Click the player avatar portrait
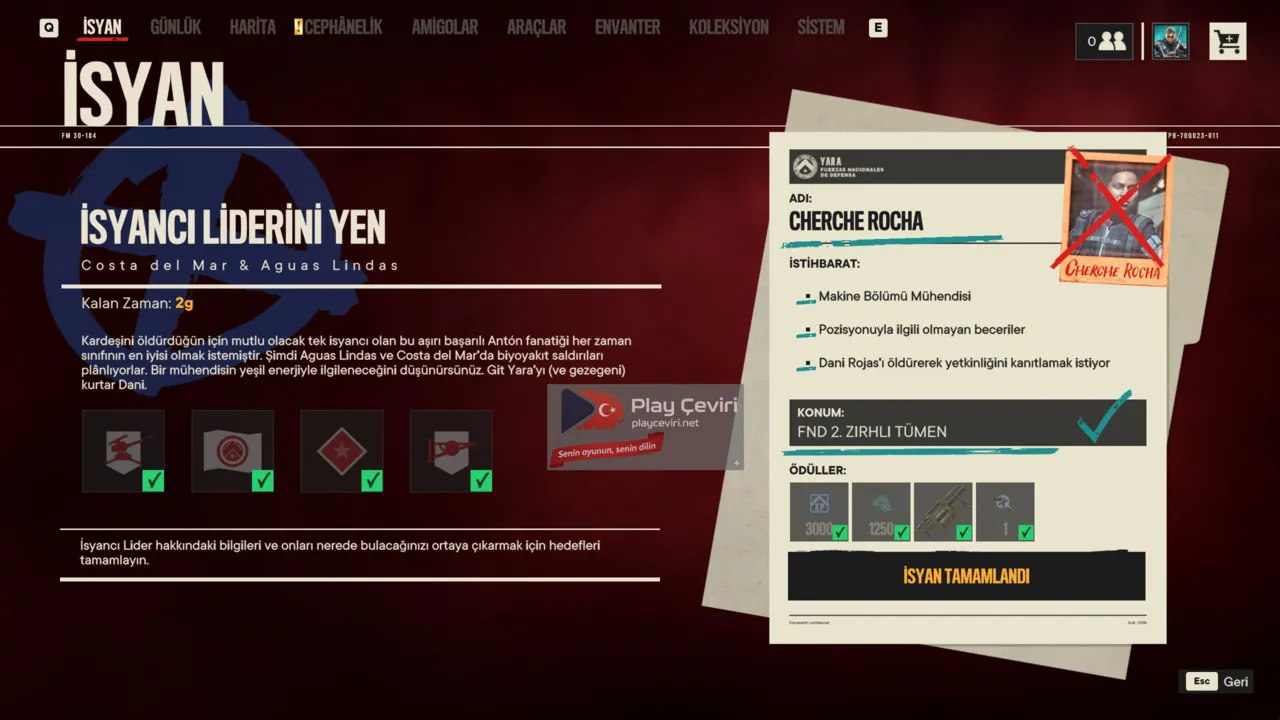The image size is (1280, 720). click(x=1170, y=42)
